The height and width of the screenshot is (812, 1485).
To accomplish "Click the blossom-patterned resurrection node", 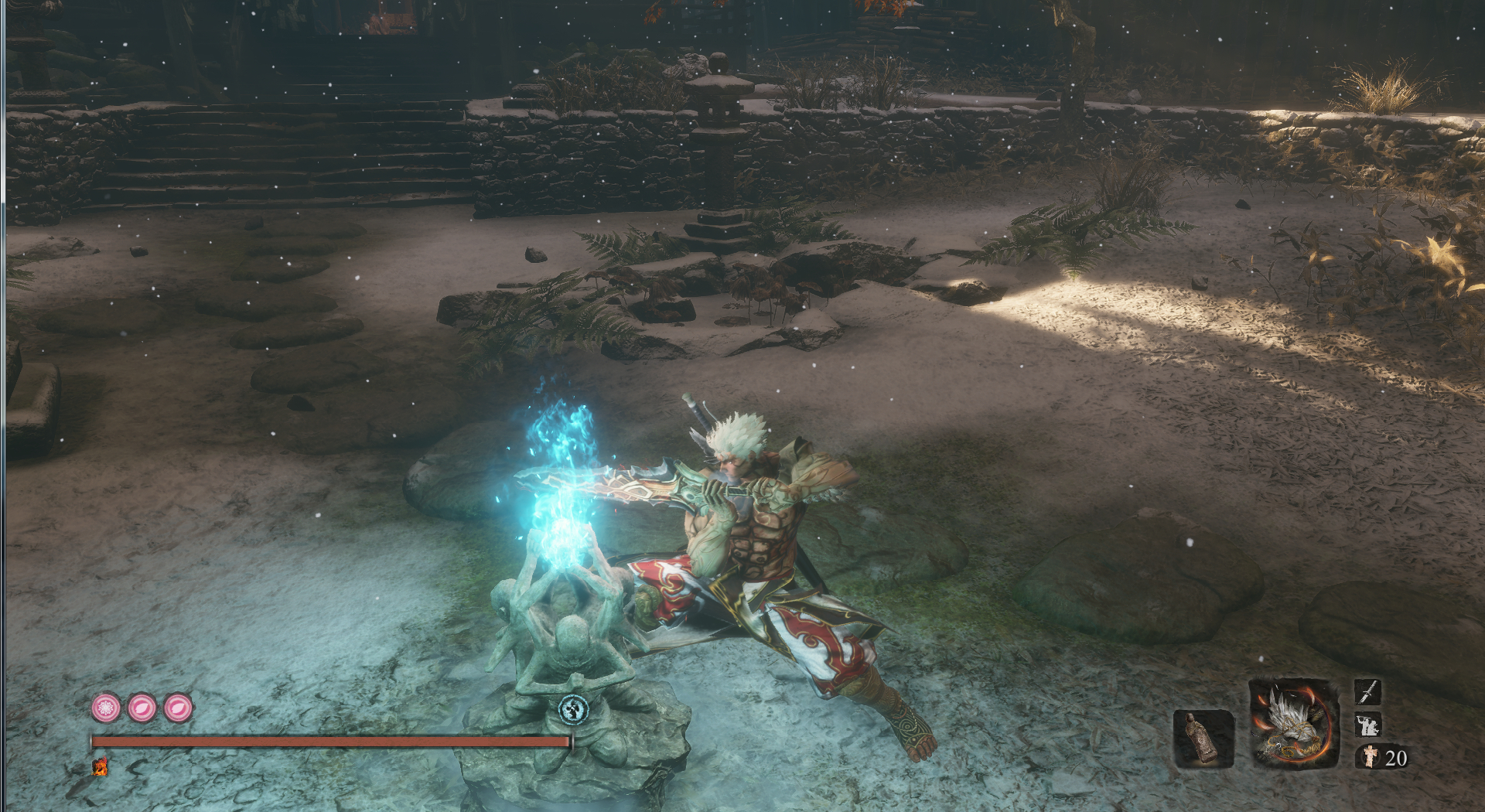I will (x=106, y=708).
